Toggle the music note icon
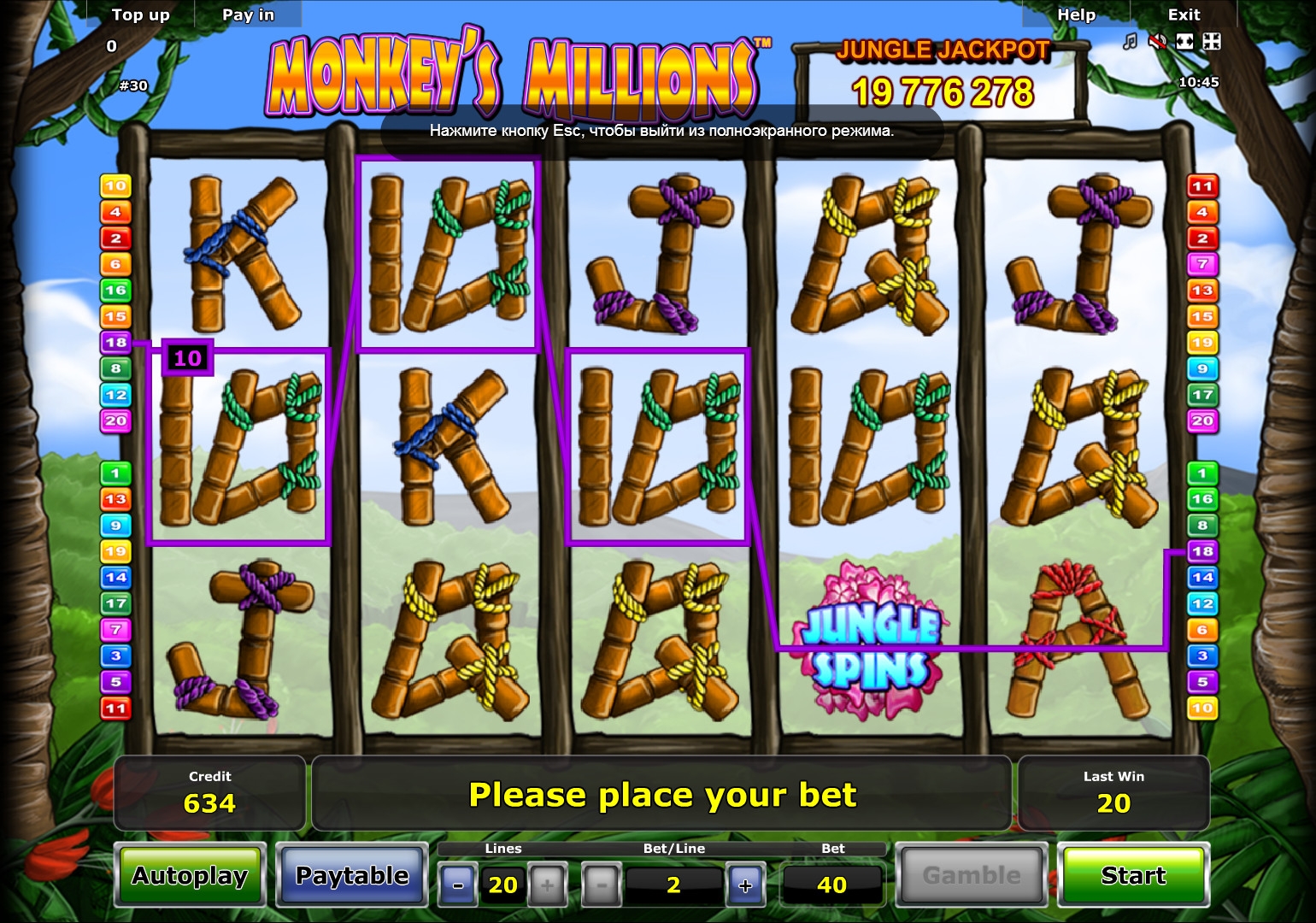1316x923 pixels. click(x=1130, y=42)
